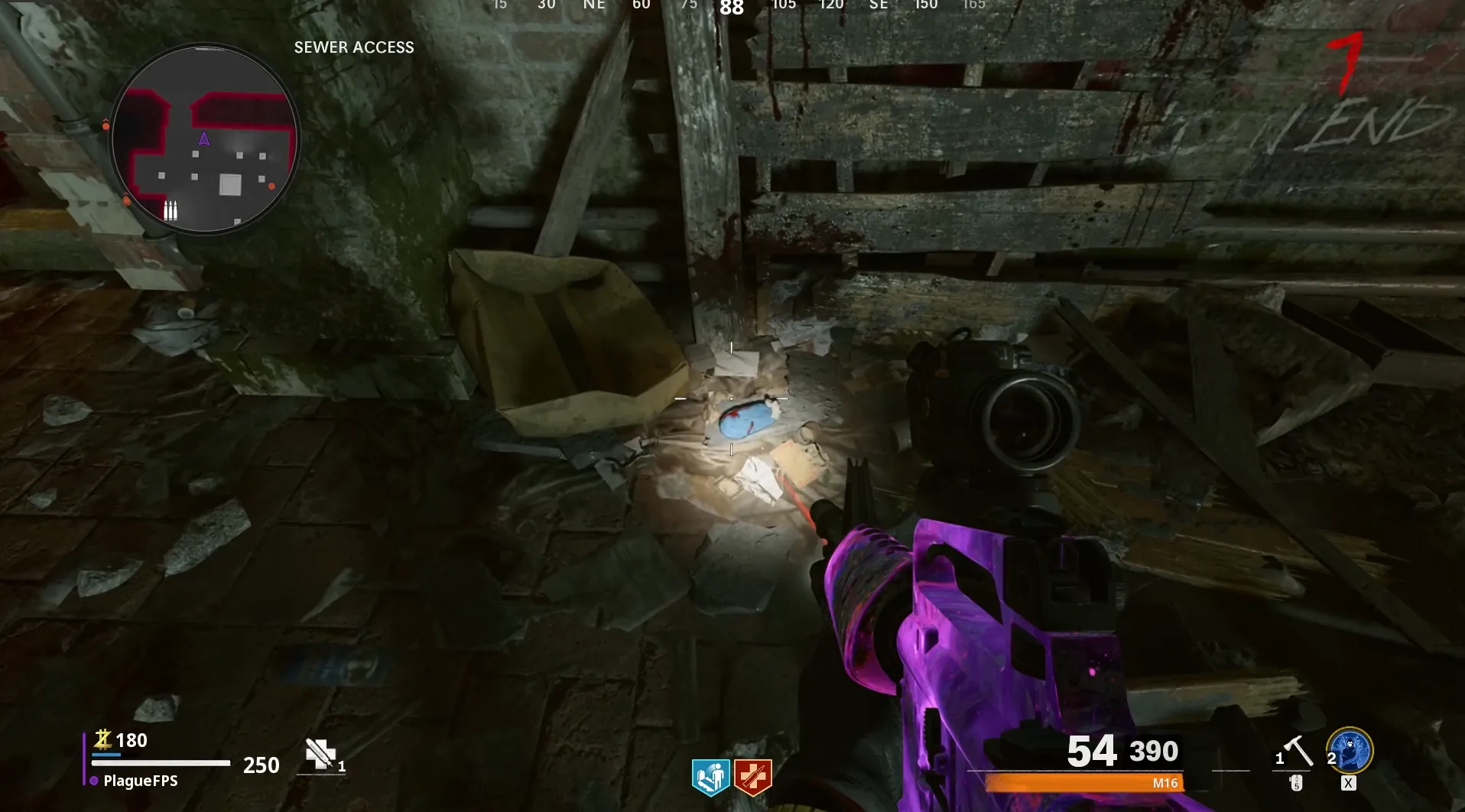Click the PlagueFPS player name
The image size is (1465, 812).
(141, 781)
